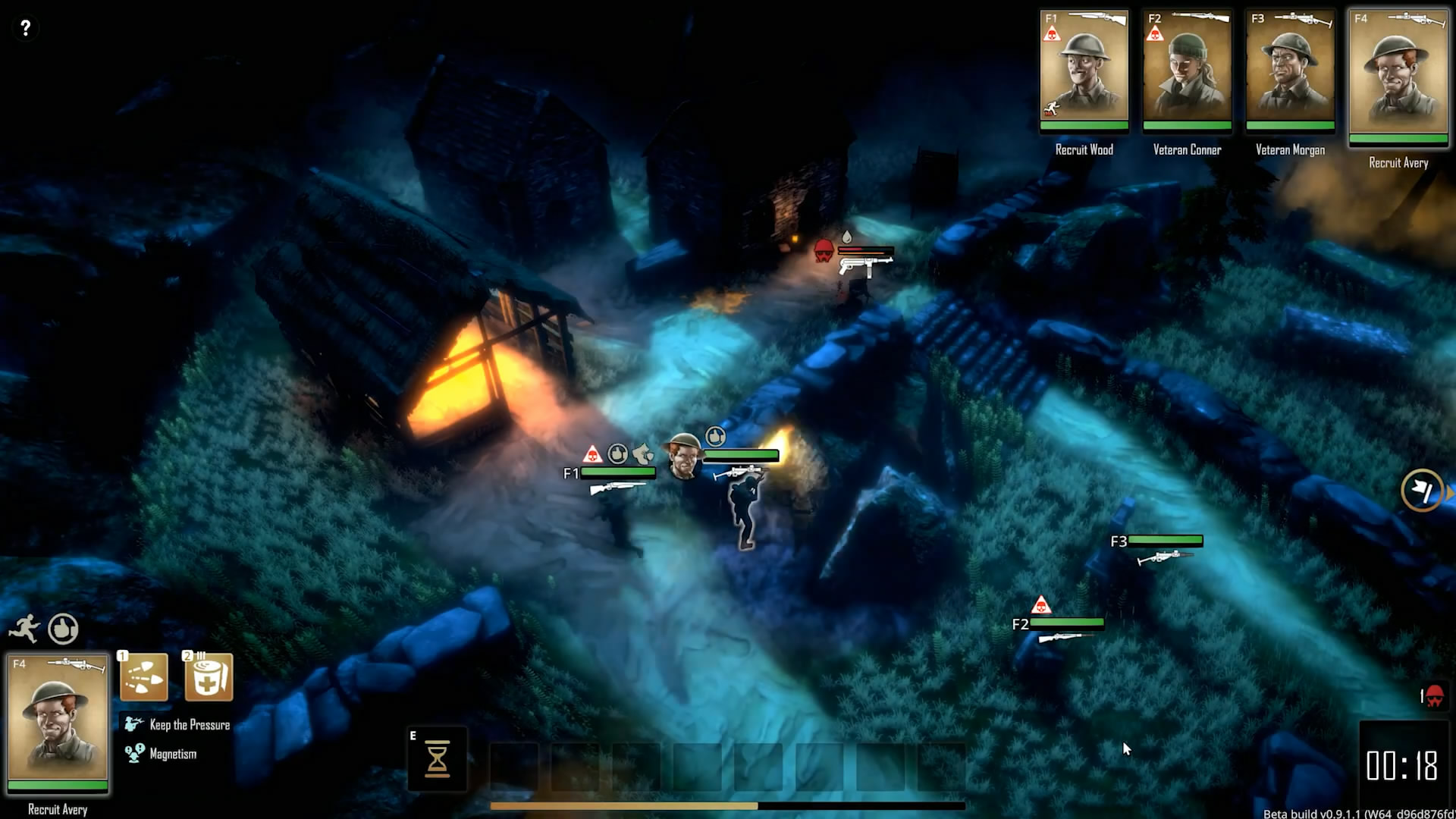Activate the footsteps move ability
This screenshot has width=1456, height=819.
pos(144,676)
